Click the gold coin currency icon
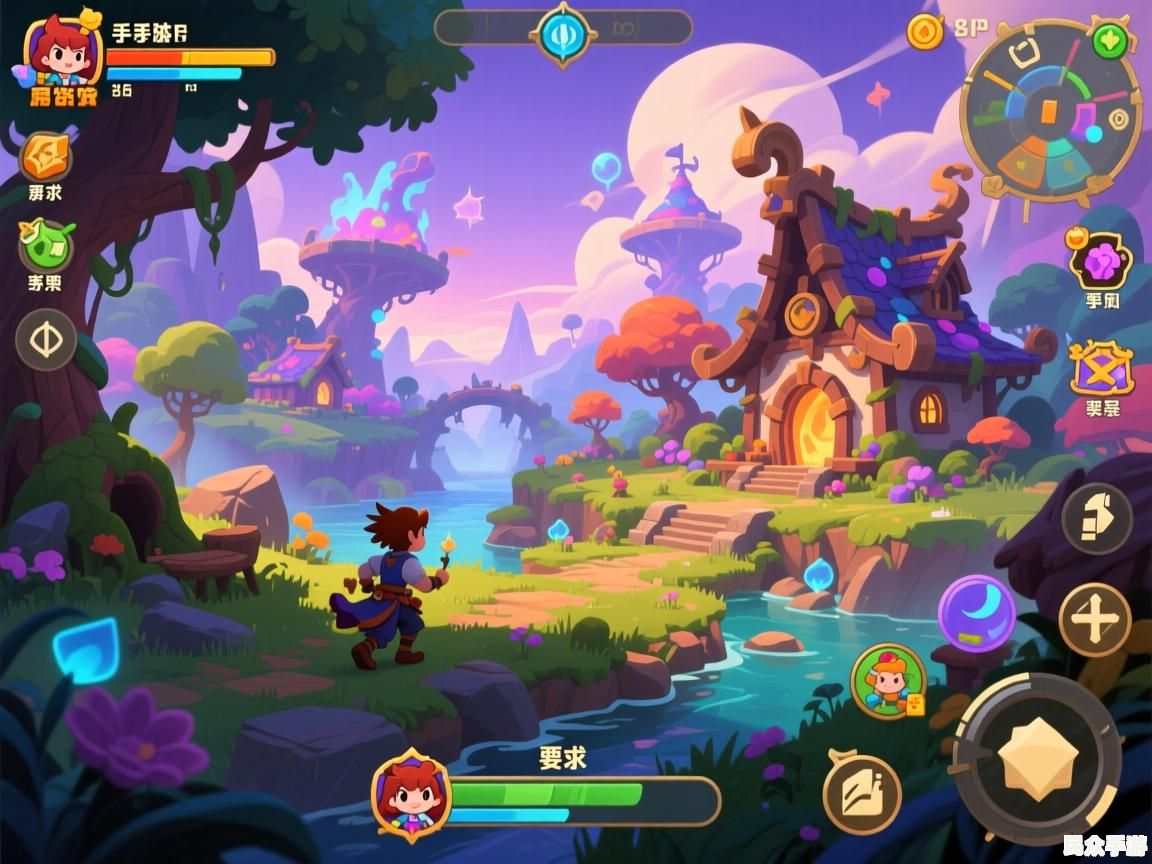The width and height of the screenshot is (1152, 864). coord(925,31)
